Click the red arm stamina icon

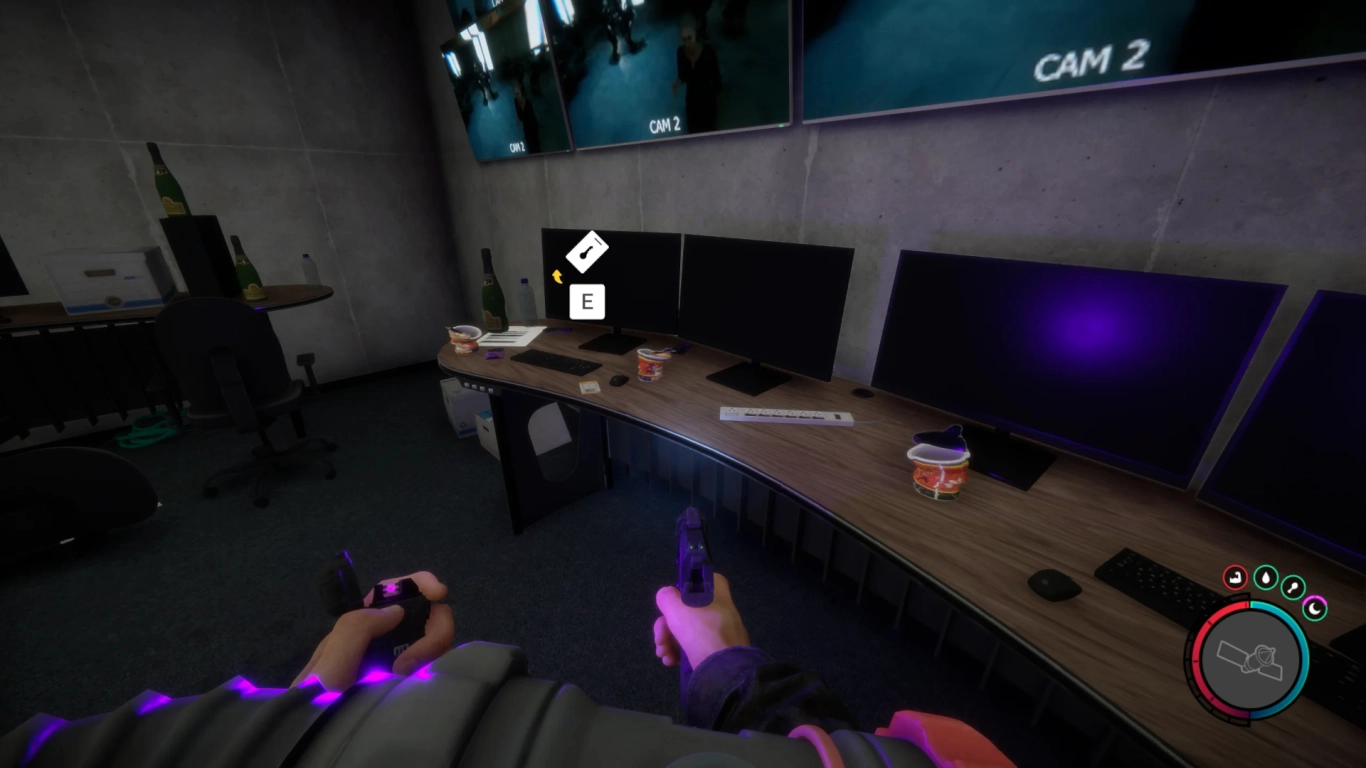pos(1235,577)
